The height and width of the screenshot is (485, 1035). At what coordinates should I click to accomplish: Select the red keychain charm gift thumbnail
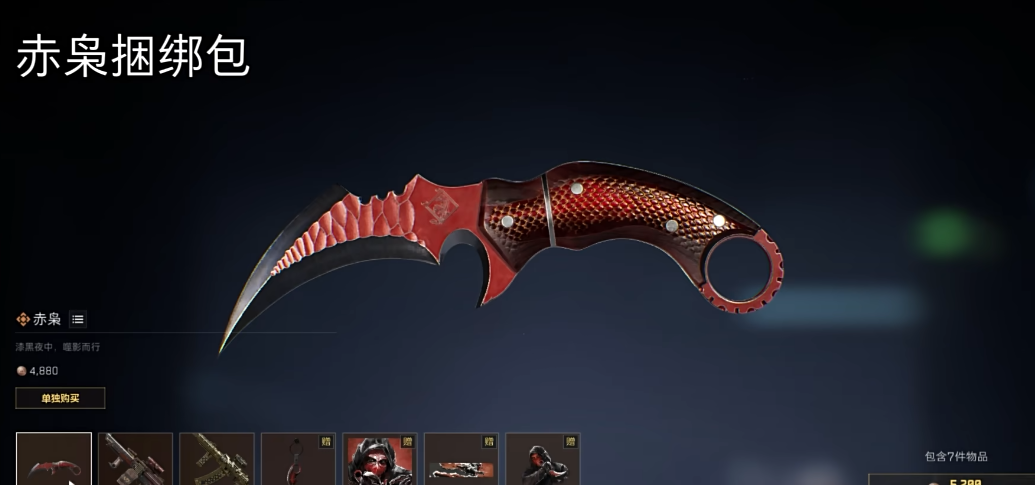(x=298, y=459)
